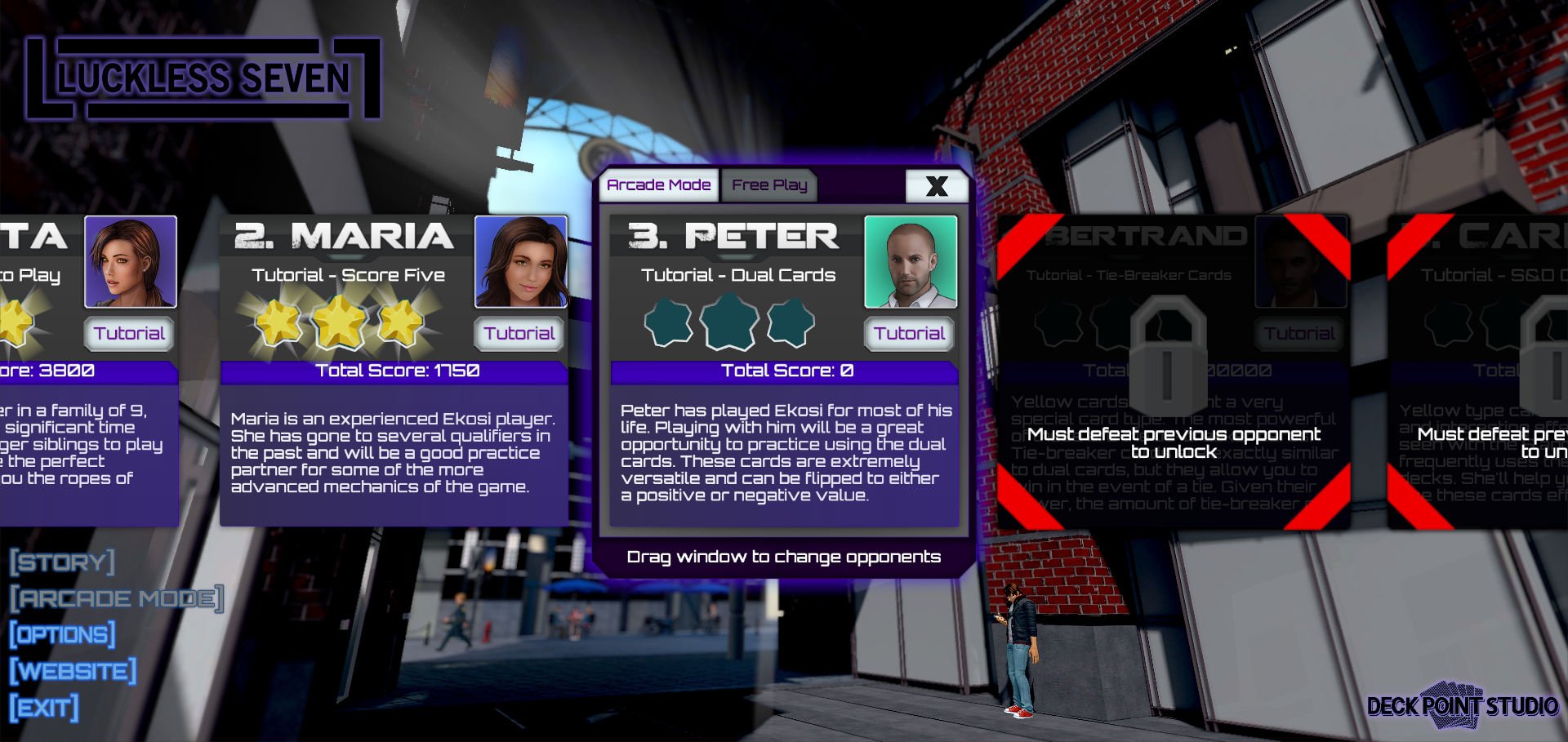The height and width of the screenshot is (742, 1568).
Task: Select the locked Bertrand opponent card
Action: [1172, 372]
